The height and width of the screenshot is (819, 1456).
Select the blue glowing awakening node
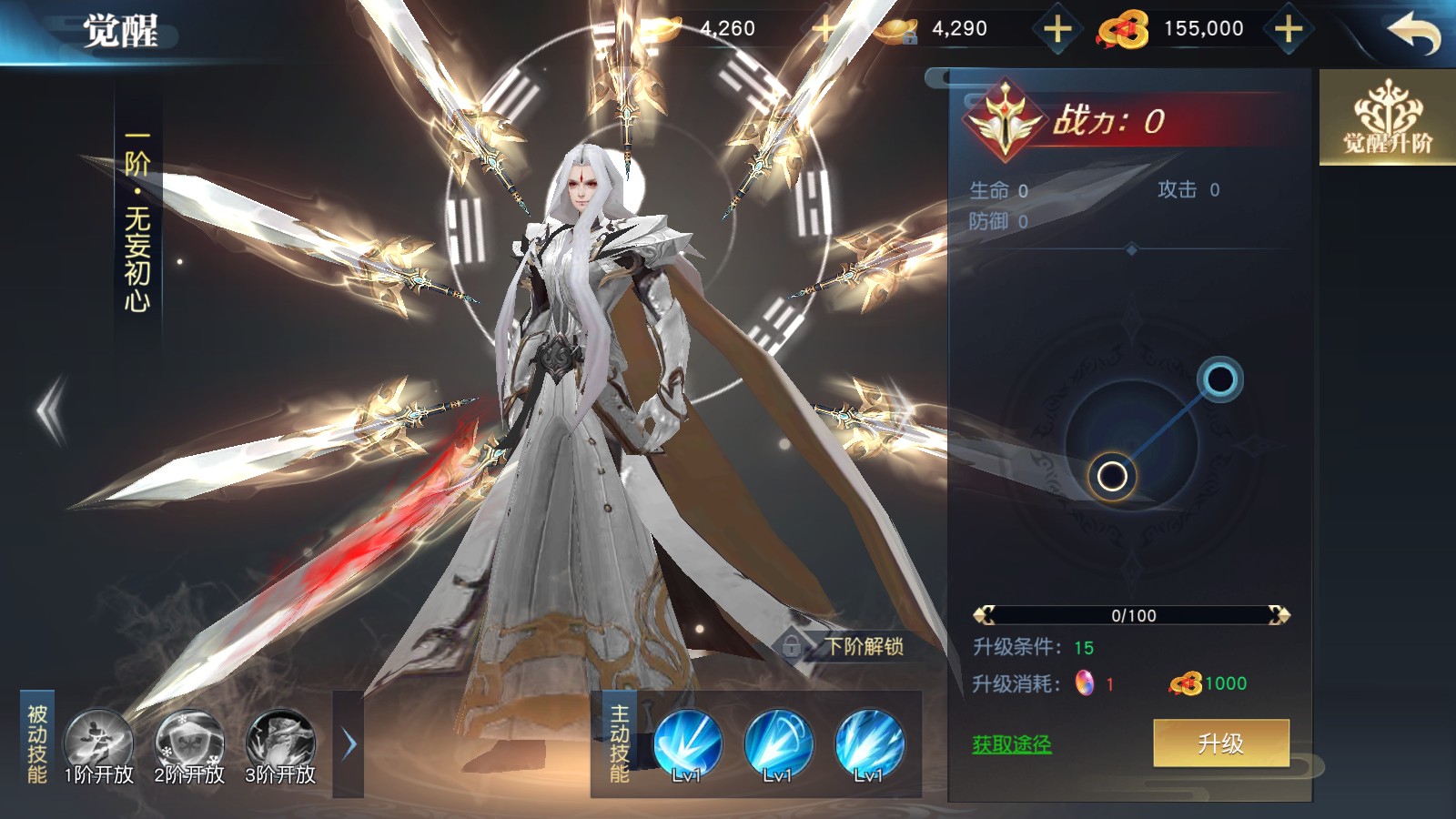tap(1219, 379)
